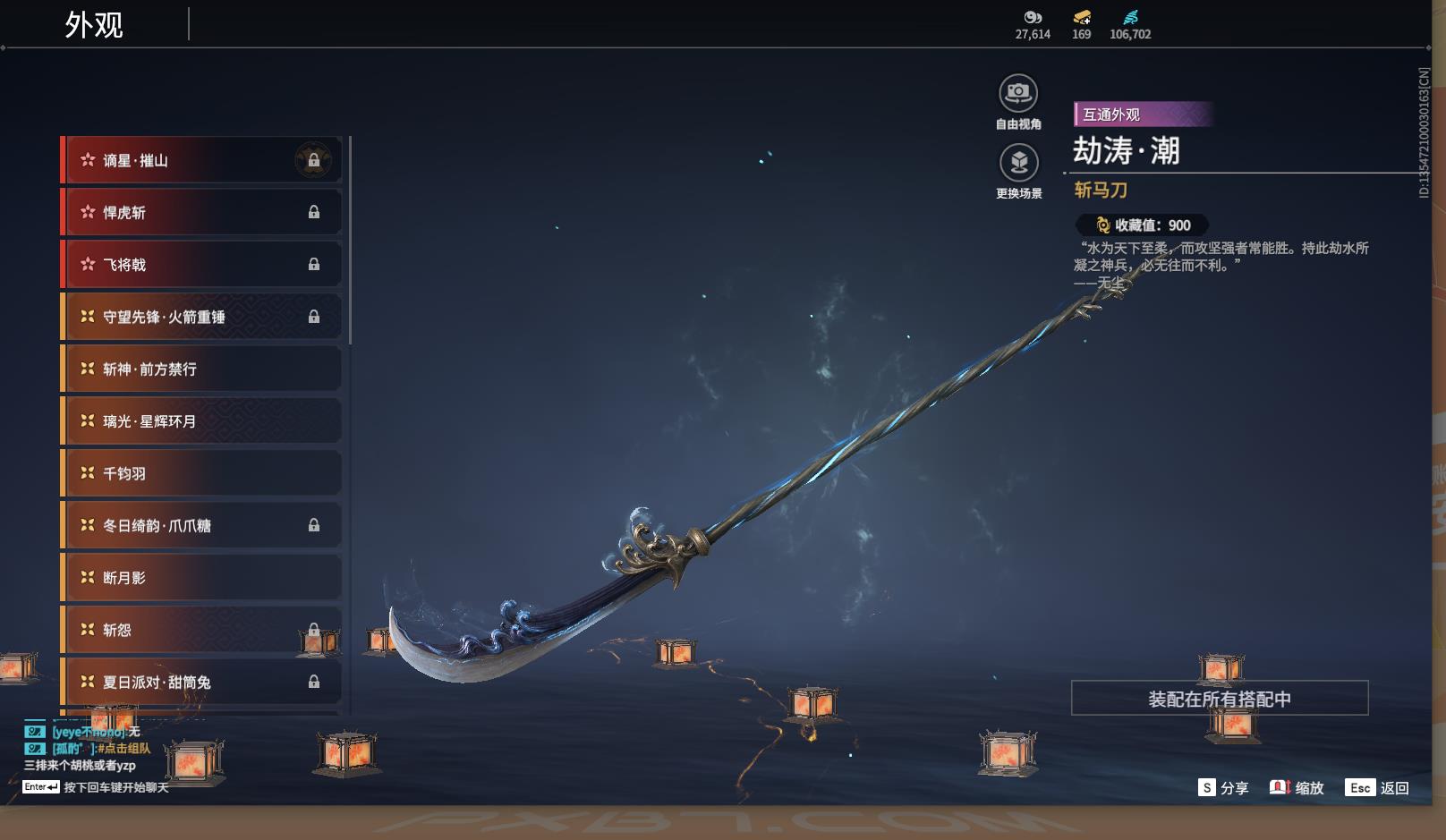Share the skin with 分享 button
This screenshot has width=1446, height=840.
(1223, 787)
